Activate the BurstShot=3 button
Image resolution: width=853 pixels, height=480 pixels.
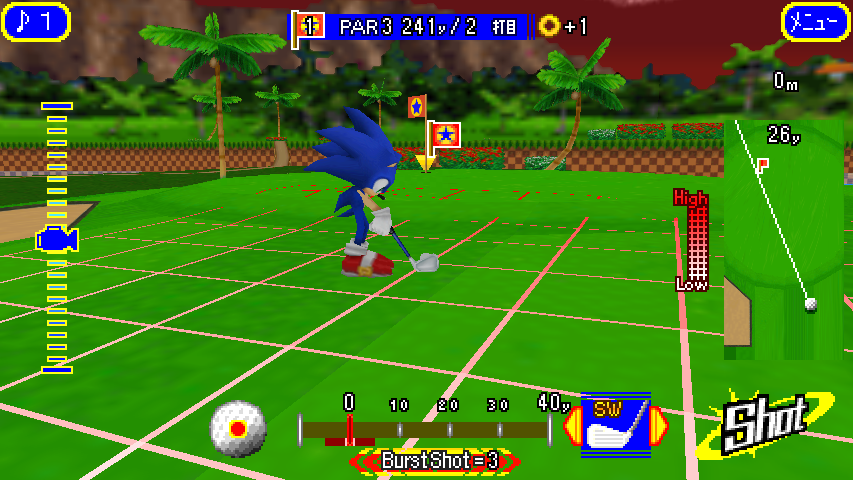436,461
